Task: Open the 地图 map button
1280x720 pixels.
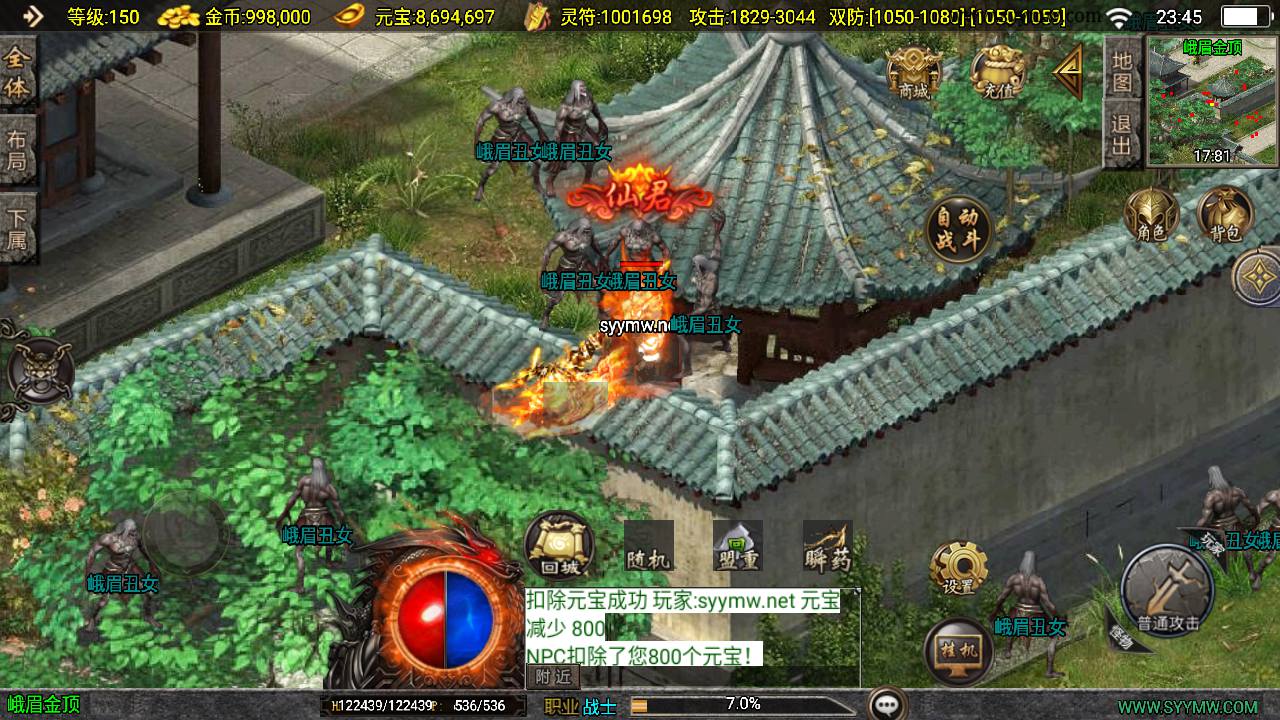Action: (1122, 71)
